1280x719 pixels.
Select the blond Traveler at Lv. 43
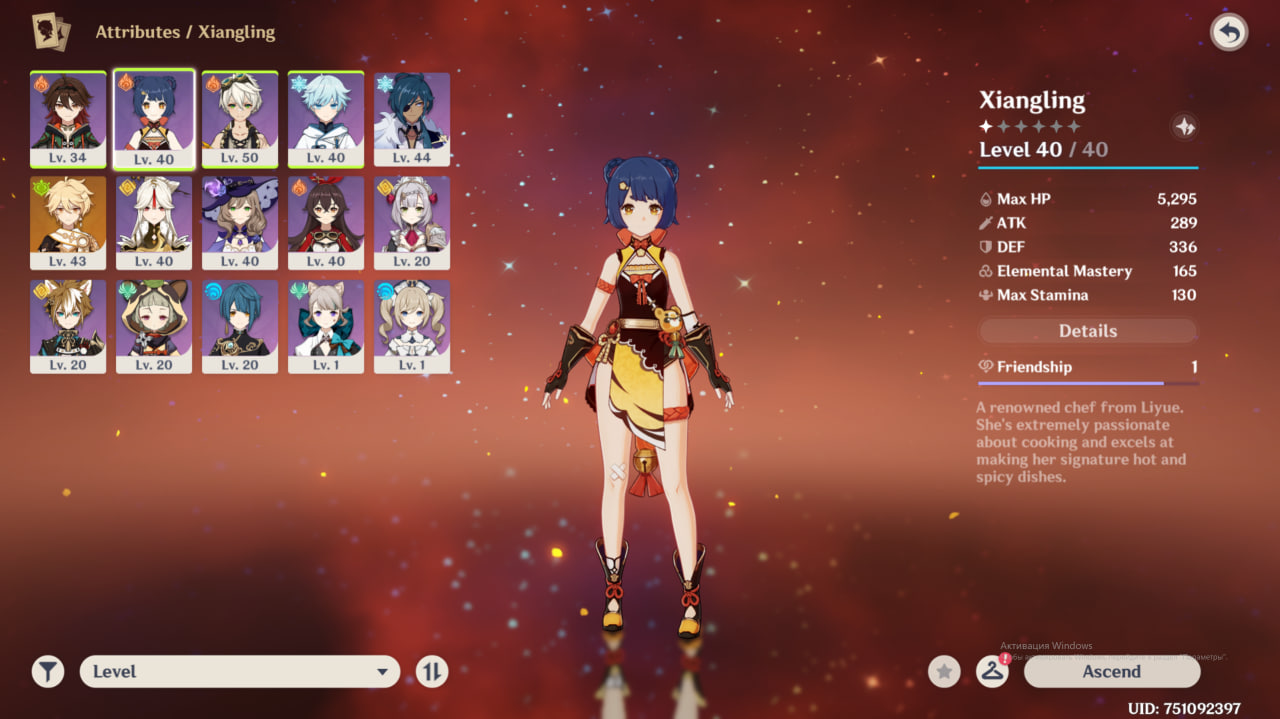[68, 222]
